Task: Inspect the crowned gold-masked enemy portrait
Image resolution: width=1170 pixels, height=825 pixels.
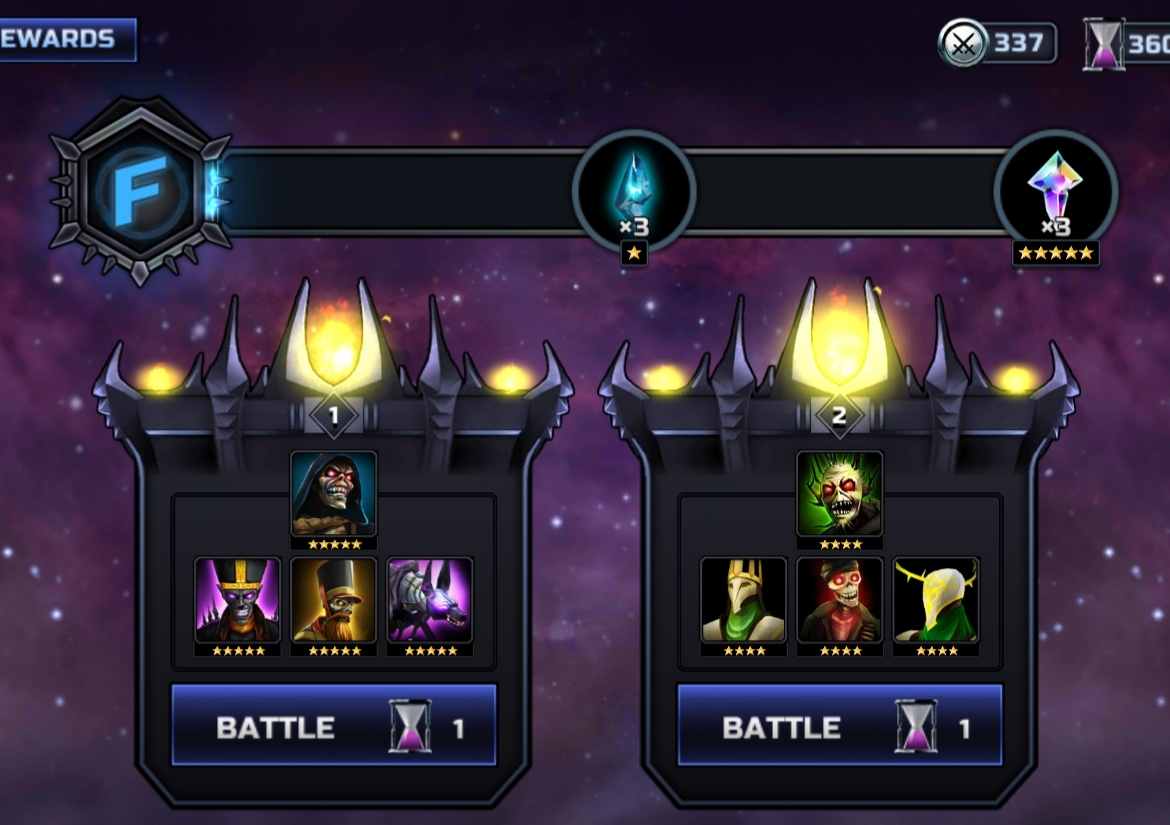Action: pos(743,600)
